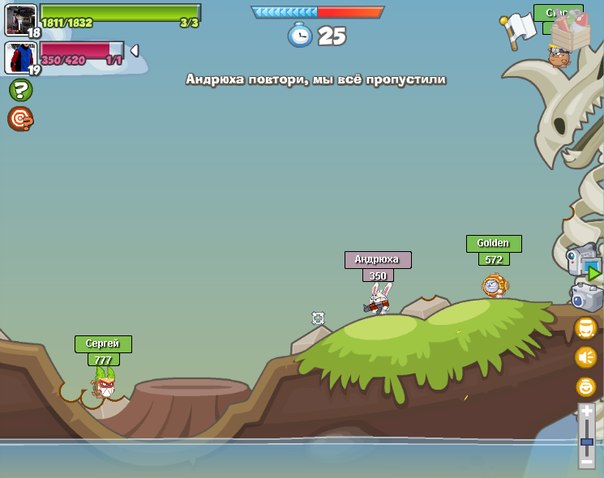The width and height of the screenshot is (604, 478).
Task: Click the white arrow beside the pink health bar
Action: (135, 51)
